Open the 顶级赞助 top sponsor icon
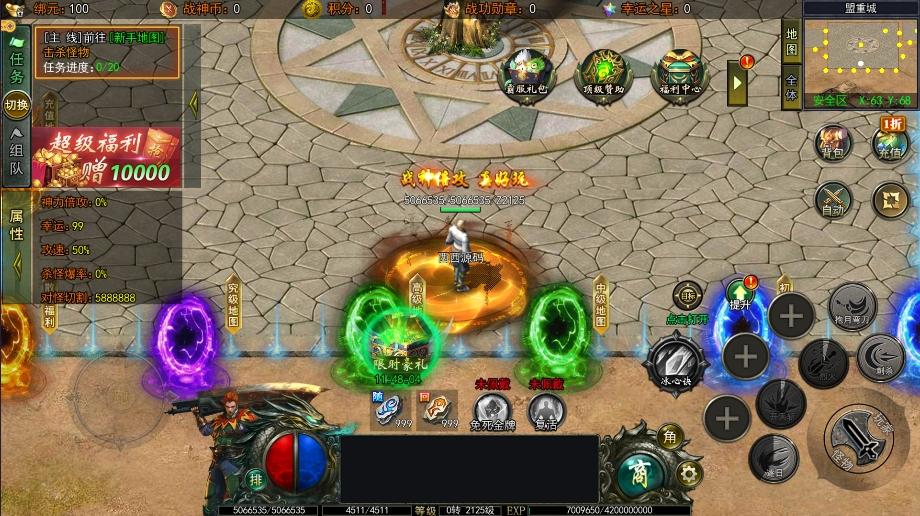 pos(602,73)
